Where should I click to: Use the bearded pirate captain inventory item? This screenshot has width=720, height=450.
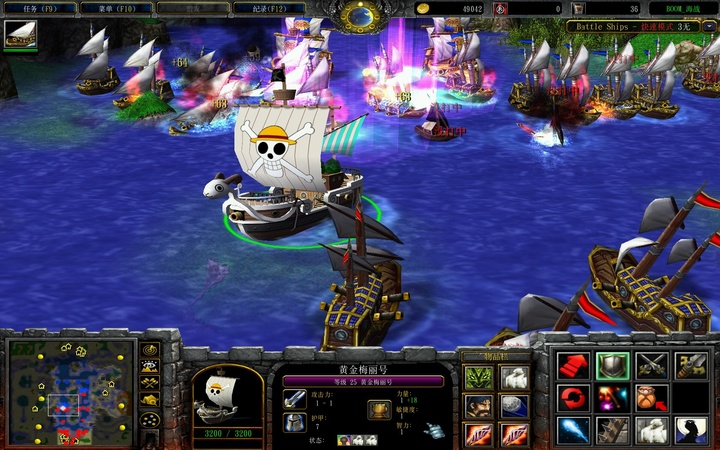pos(476,407)
